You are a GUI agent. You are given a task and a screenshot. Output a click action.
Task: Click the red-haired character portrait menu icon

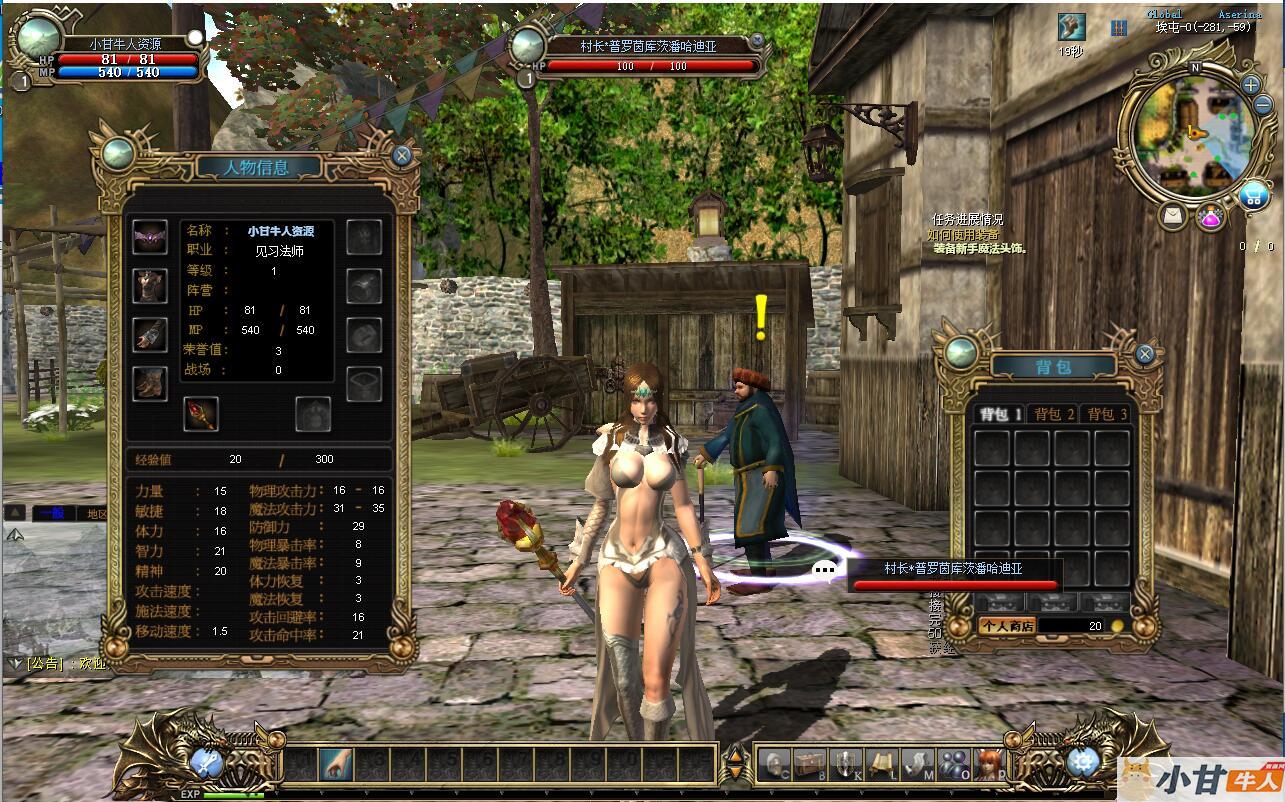tap(989, 765)
